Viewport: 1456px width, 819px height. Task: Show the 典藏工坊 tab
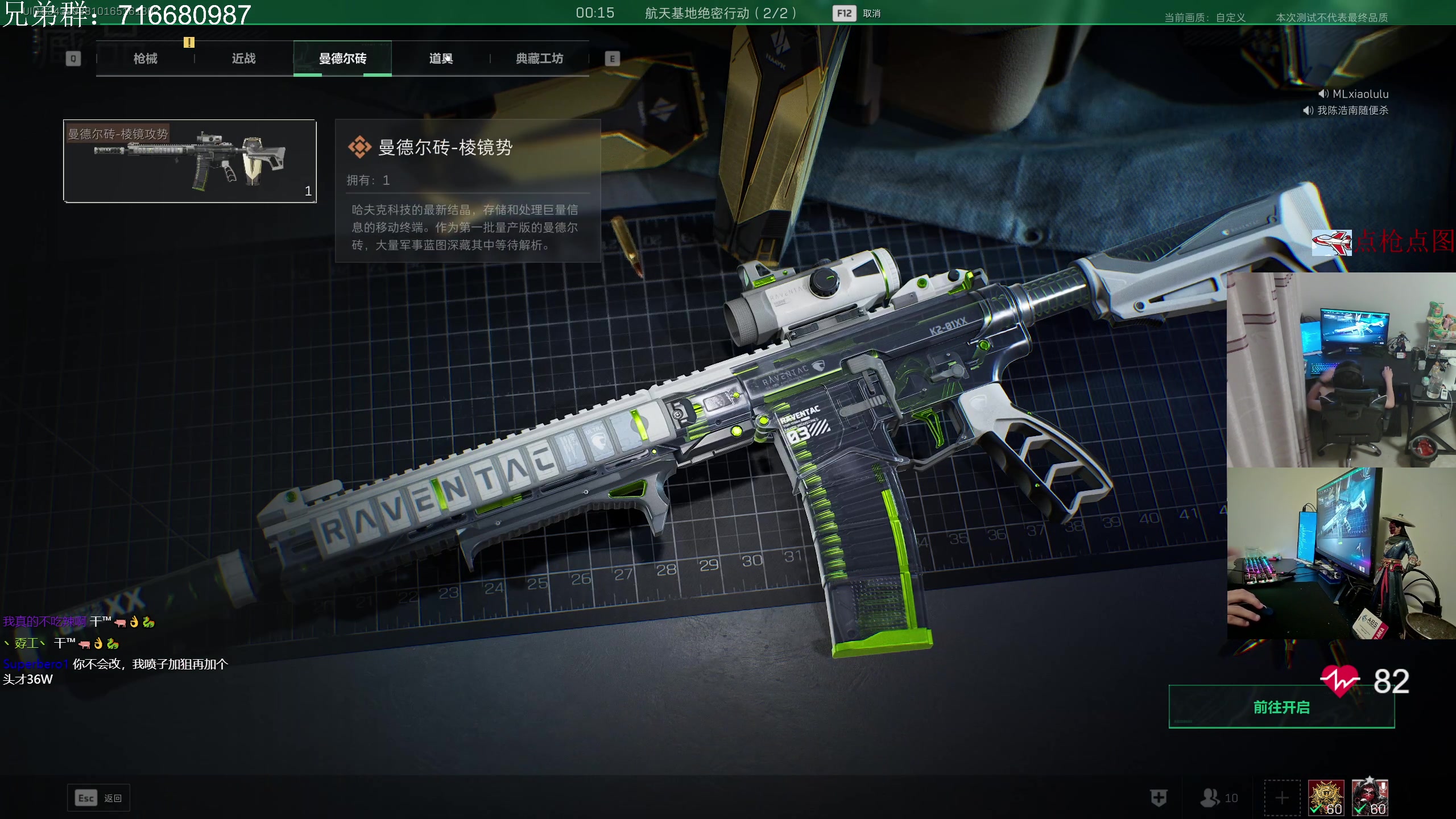[x=539, y=59]
